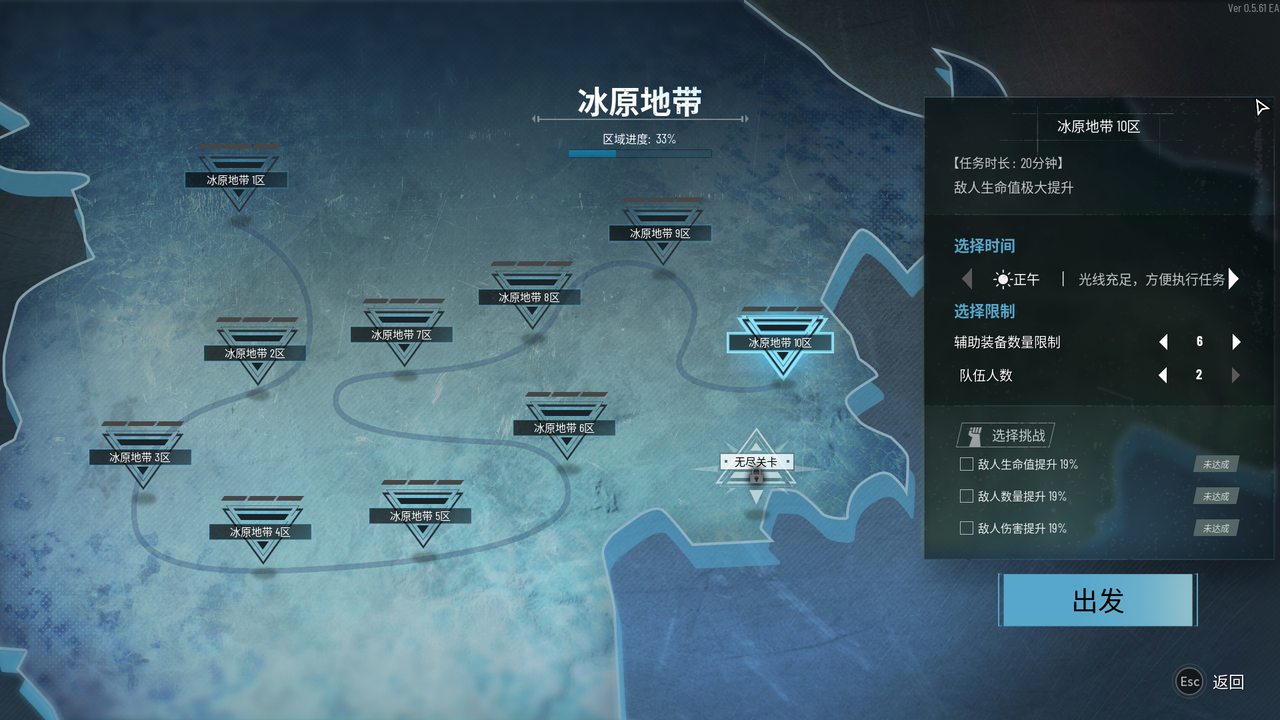This screenshot has width=1280, height=720.
Task: Decrease 辅助装备数量限制 with left arrow
Action: tap(1163, 341)
